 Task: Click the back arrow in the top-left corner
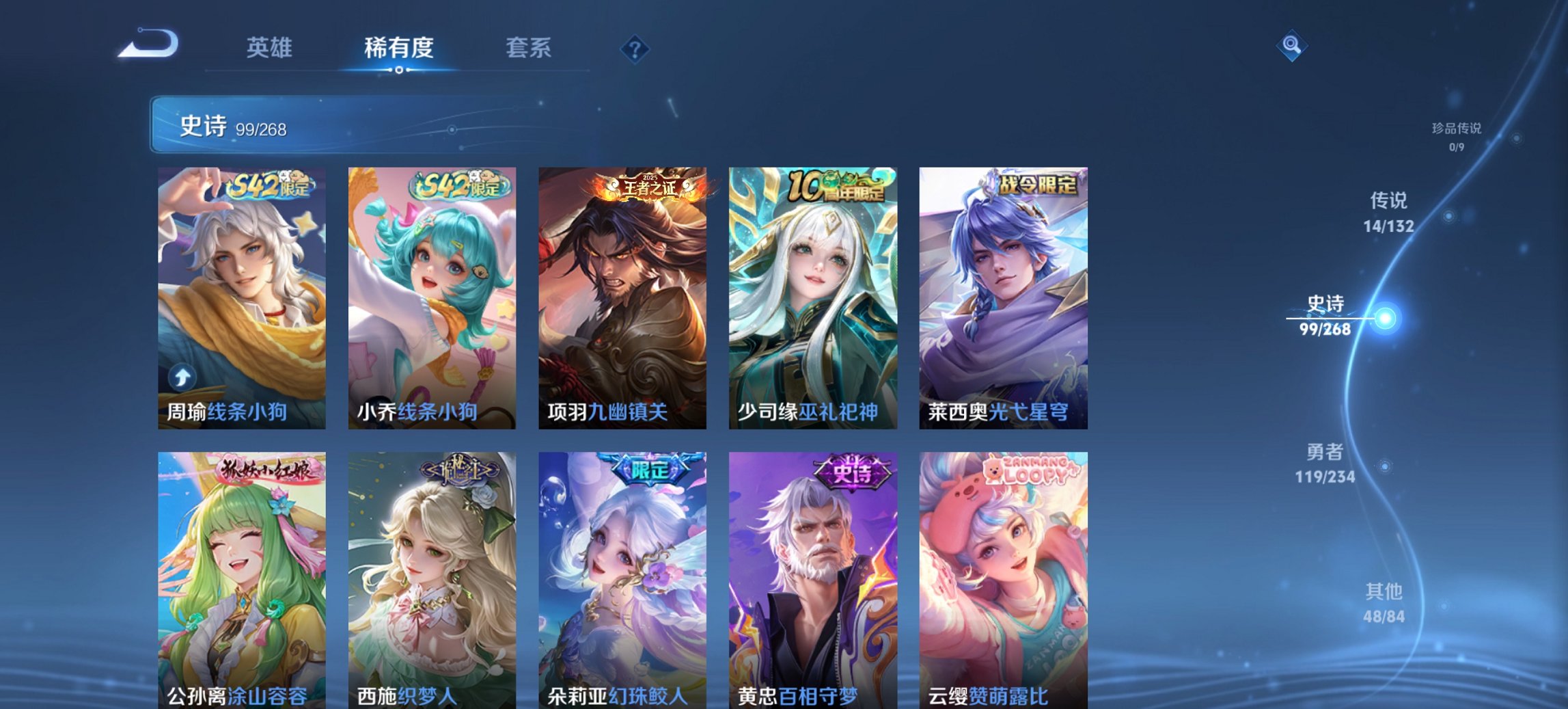point(149,42)
